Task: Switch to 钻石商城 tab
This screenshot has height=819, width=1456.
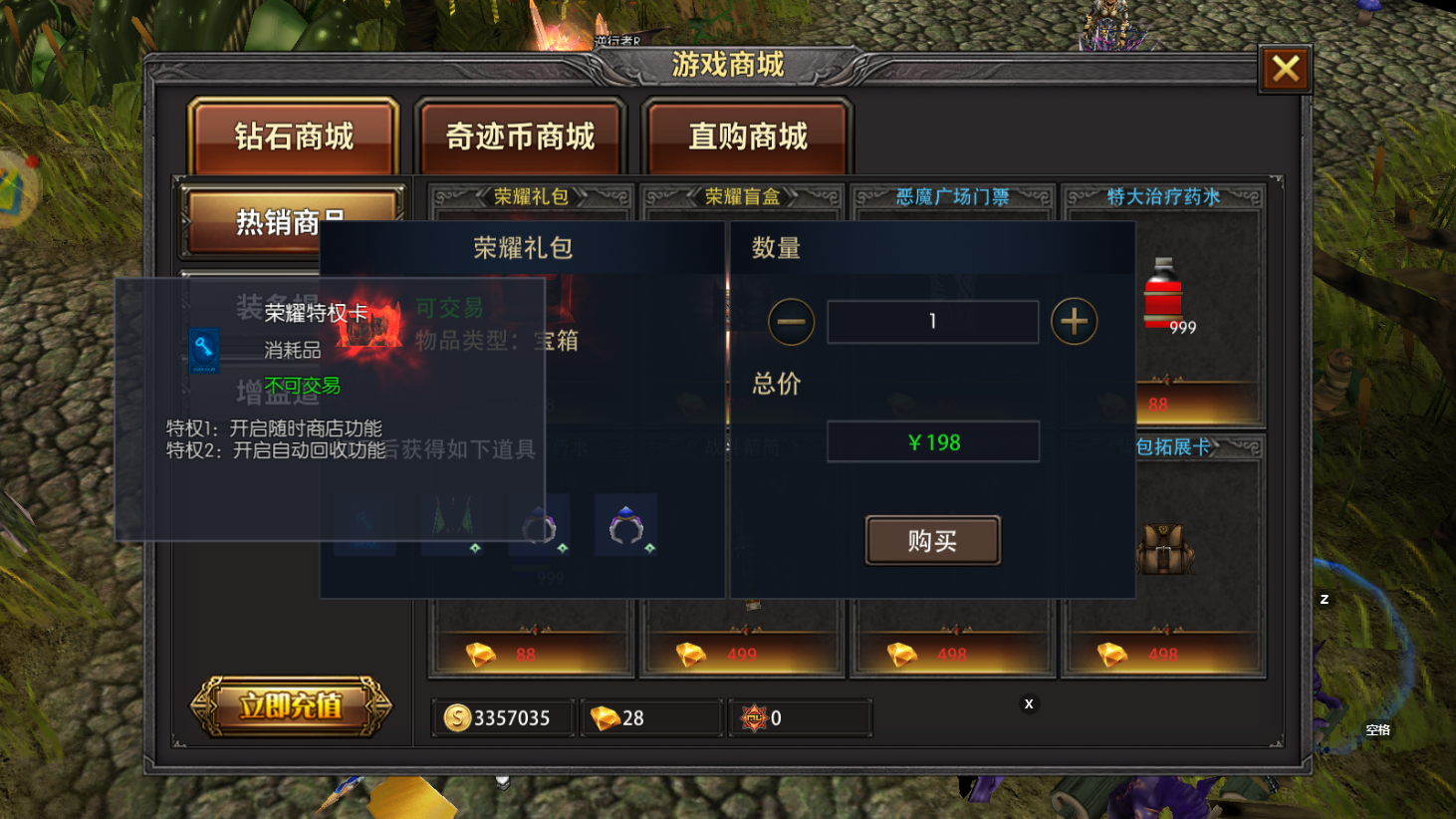Action: (x=294, y=136)
